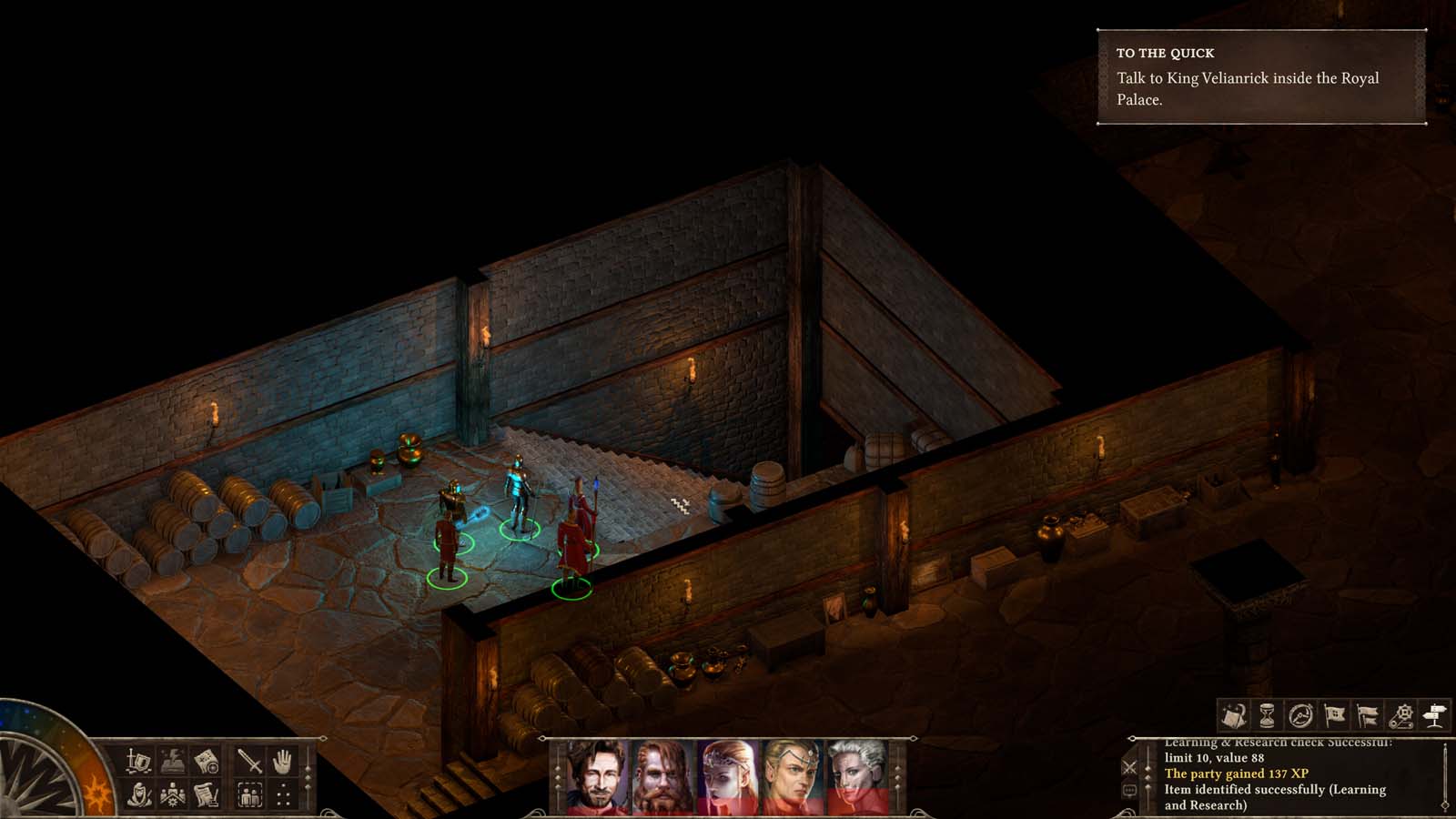This screenshot has height=819, width=1456.
Task: Open fast travel with the signpost icon
Action: click(1433, 715)
